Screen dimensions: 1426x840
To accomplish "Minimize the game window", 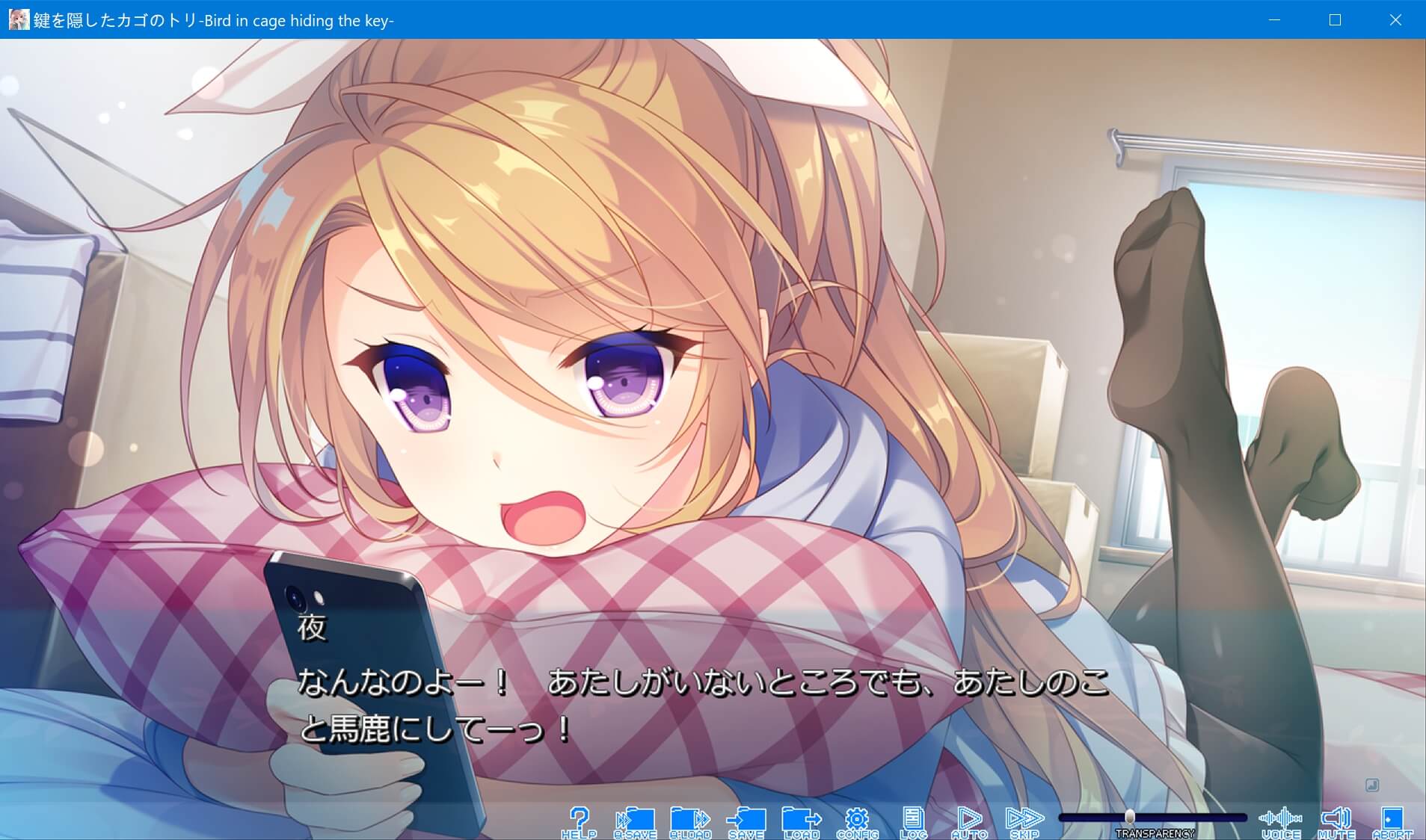I will (1273, 20).
